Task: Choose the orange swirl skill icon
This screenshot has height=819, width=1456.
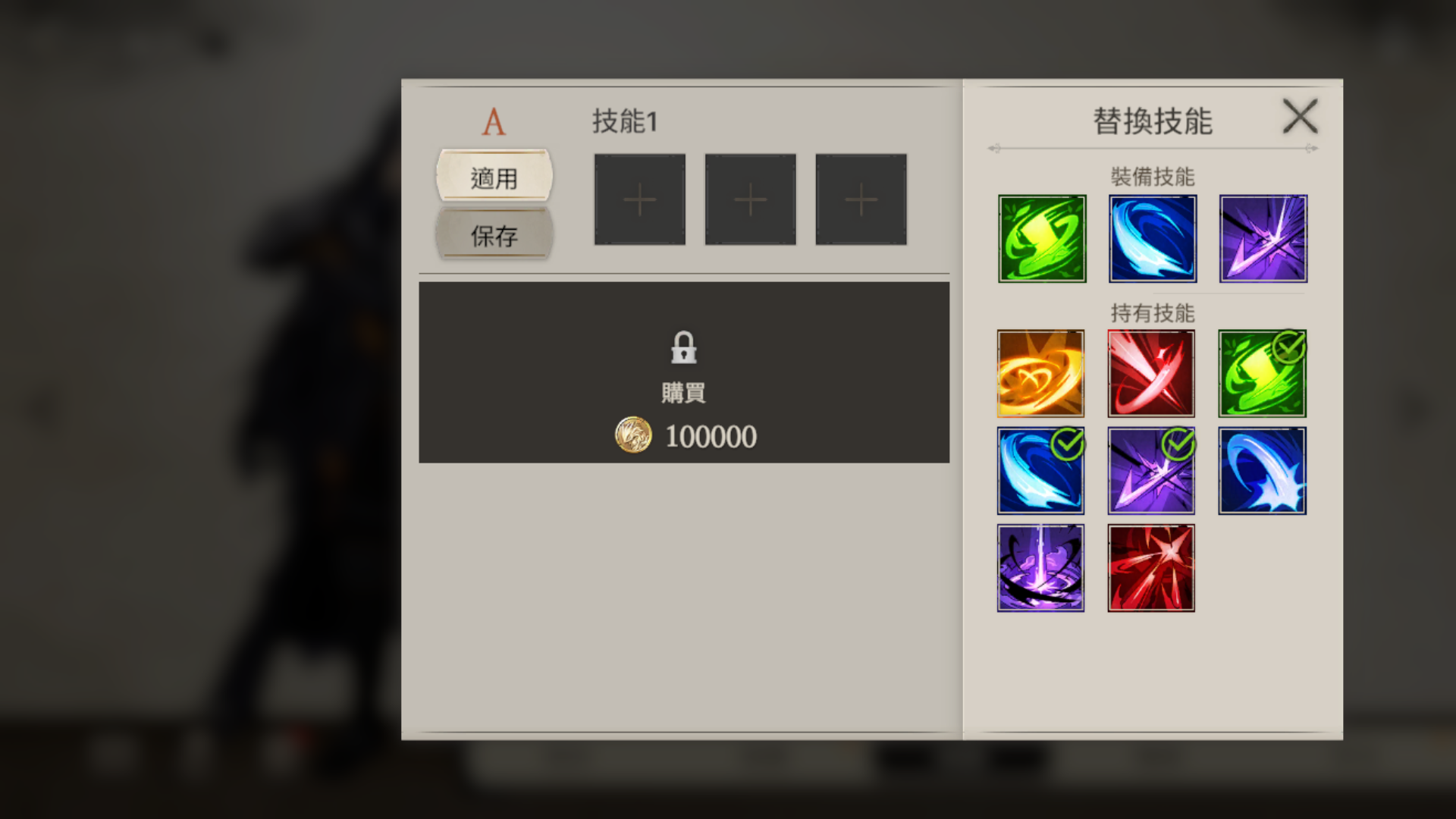Action: click(x=1040, y=373)
